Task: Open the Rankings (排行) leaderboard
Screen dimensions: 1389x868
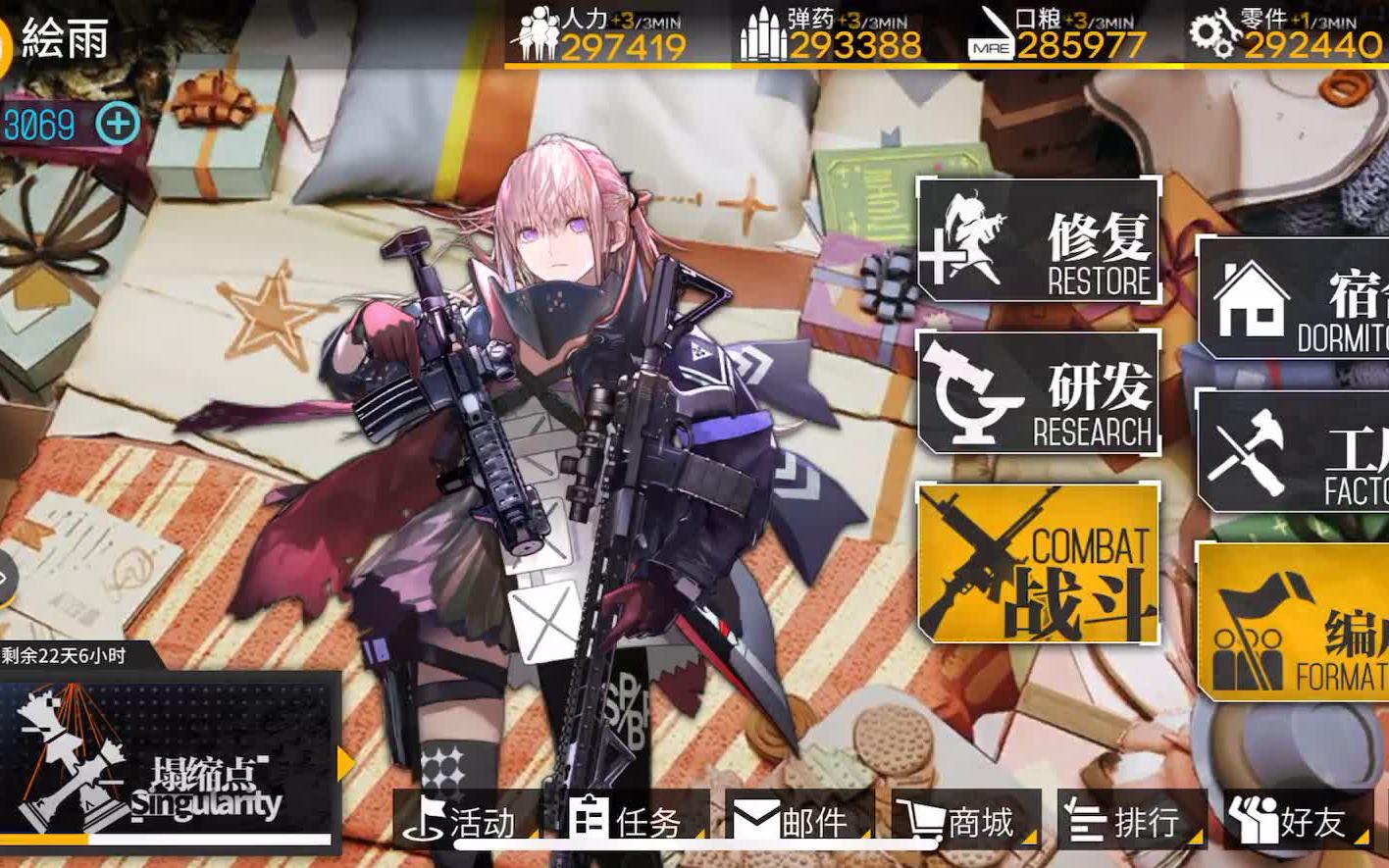Action: [1123, 822]
